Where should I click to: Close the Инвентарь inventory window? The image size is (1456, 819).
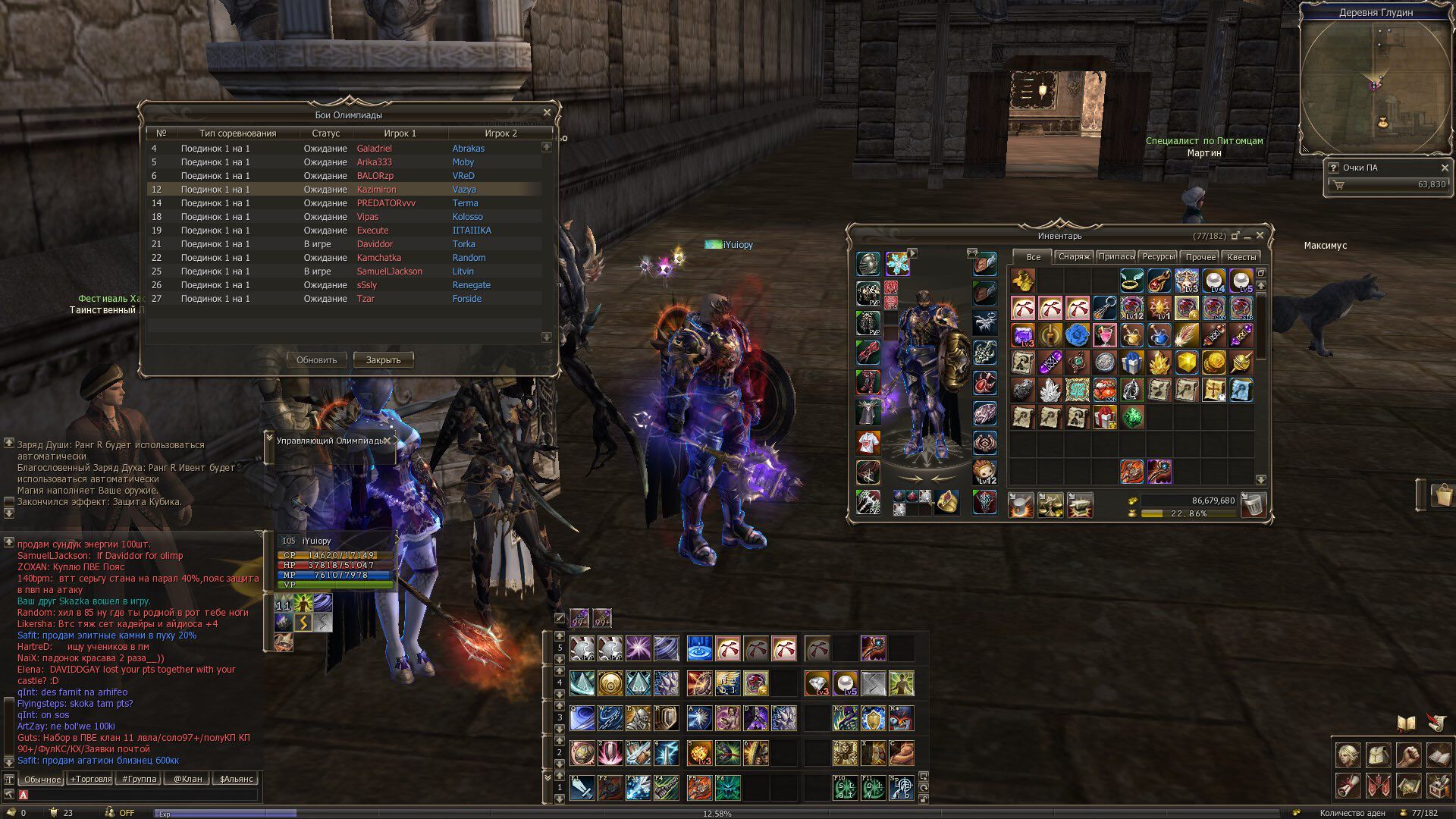coord(1260,236)
